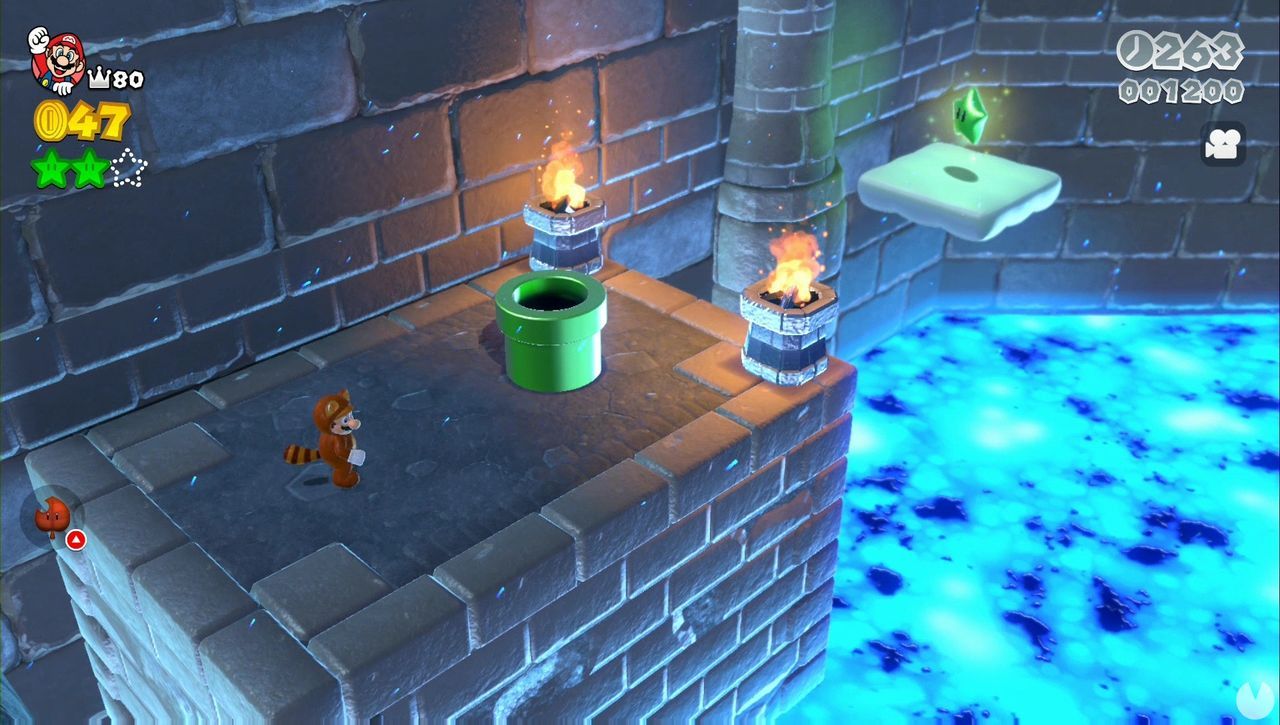Open the camera recording icon
This screenshot has height=725, width=1280.
tap(1221, 145)
